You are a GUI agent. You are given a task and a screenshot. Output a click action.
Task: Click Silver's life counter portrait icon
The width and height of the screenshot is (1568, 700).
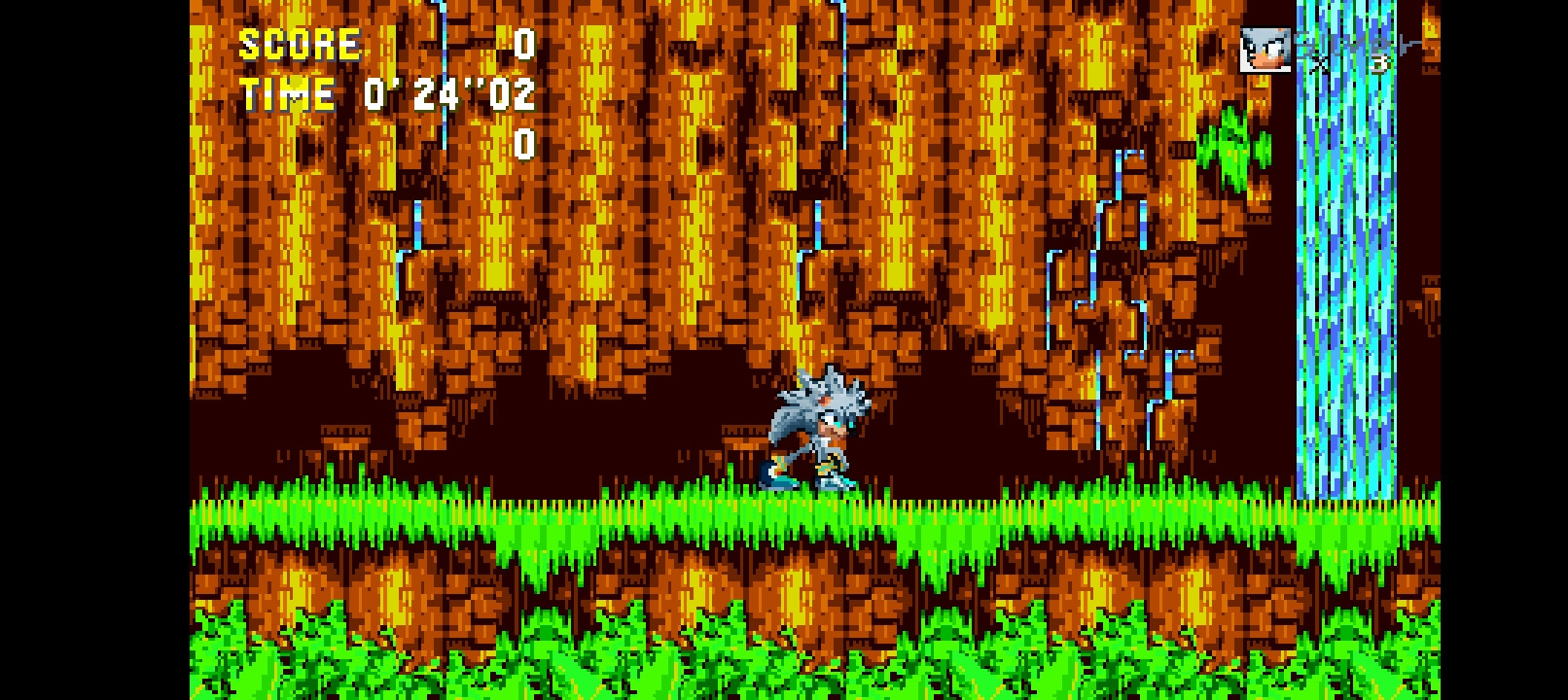click(1265, 49)
